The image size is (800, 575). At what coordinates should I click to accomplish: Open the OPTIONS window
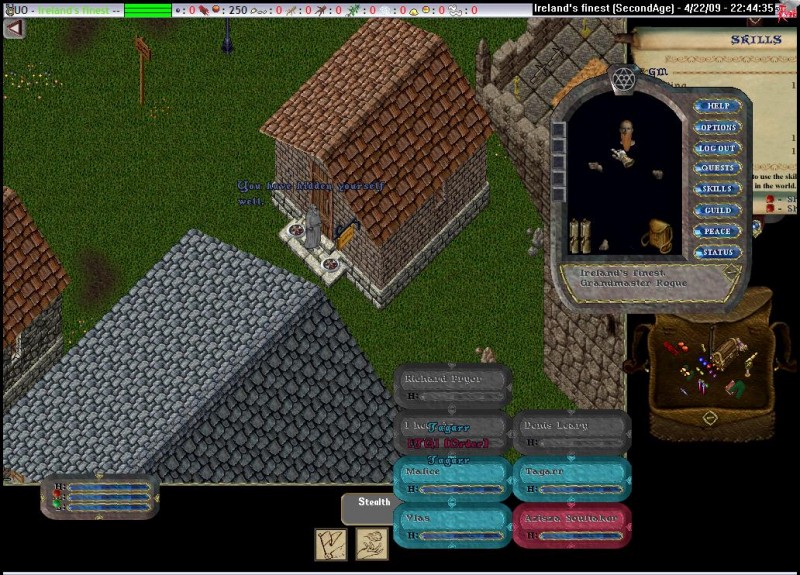(x=717, y=127)
